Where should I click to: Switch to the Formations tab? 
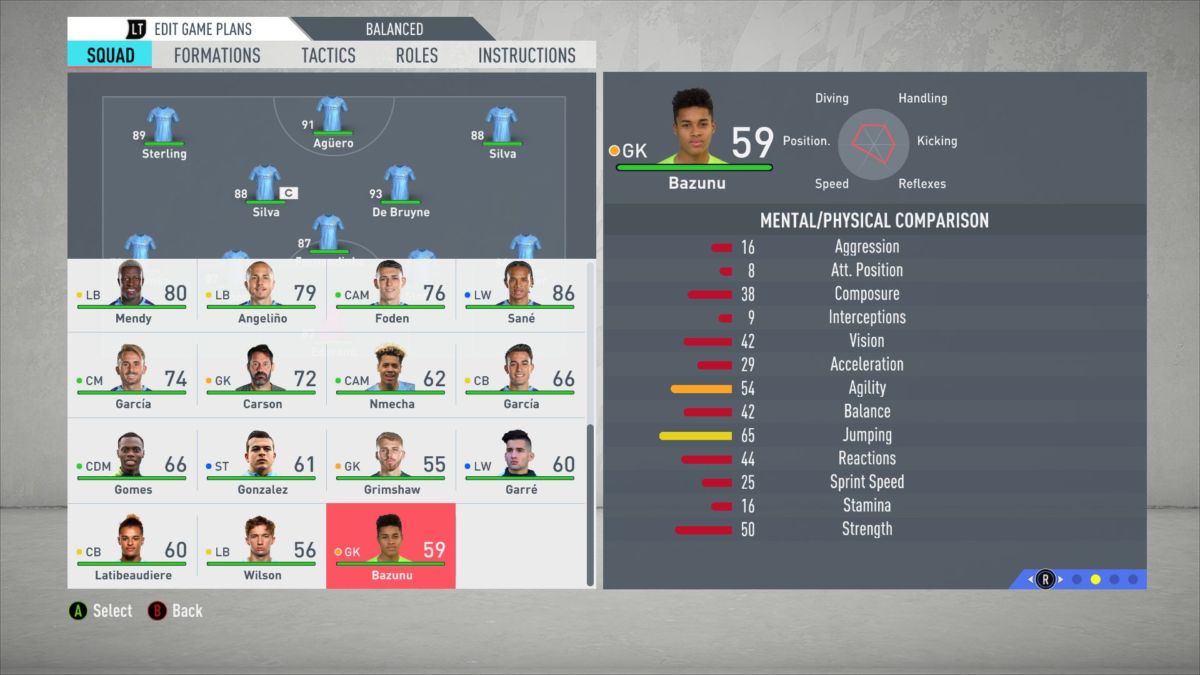click(x=217, y=55)
